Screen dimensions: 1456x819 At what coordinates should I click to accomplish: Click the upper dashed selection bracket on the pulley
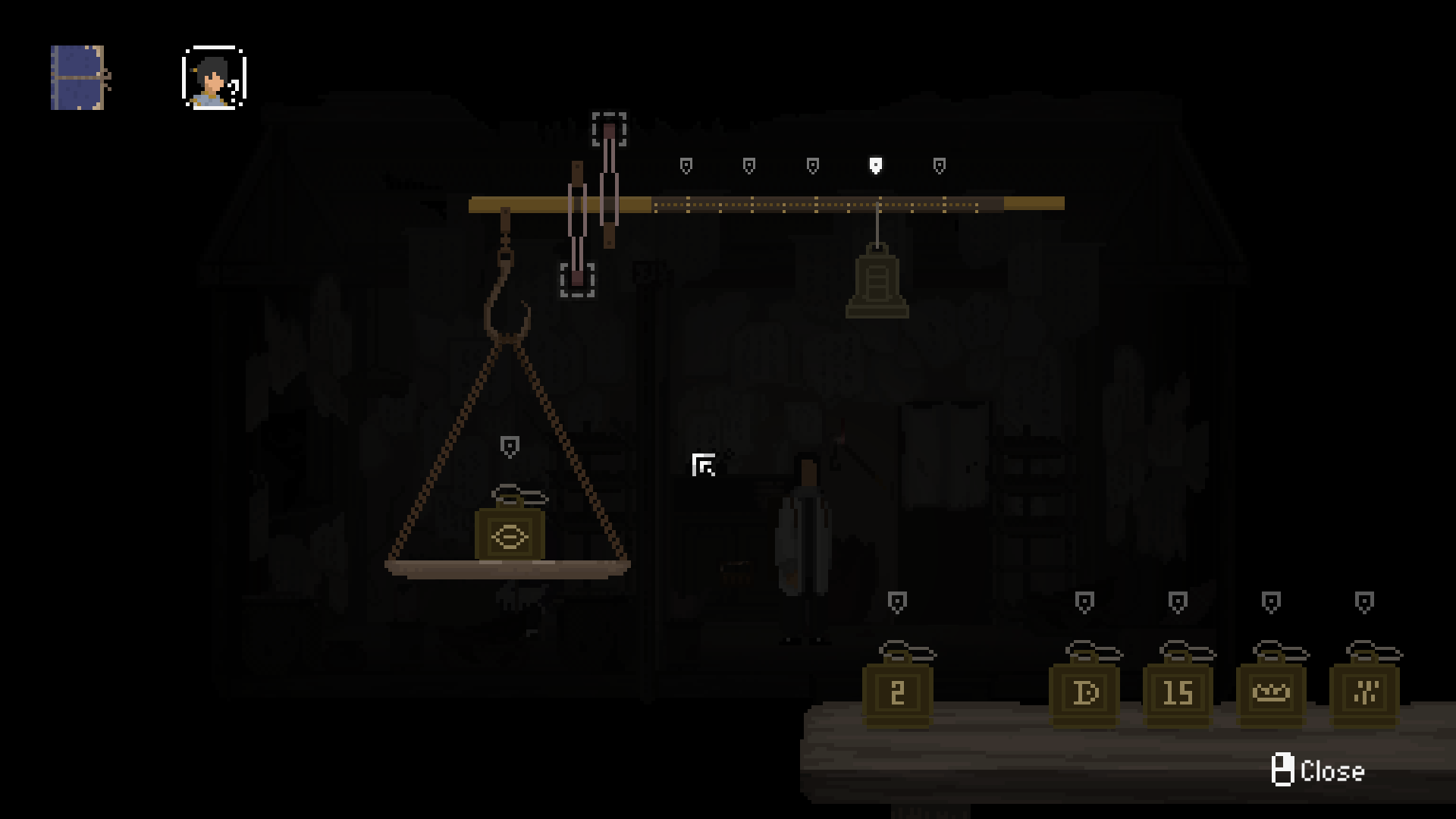608,127
